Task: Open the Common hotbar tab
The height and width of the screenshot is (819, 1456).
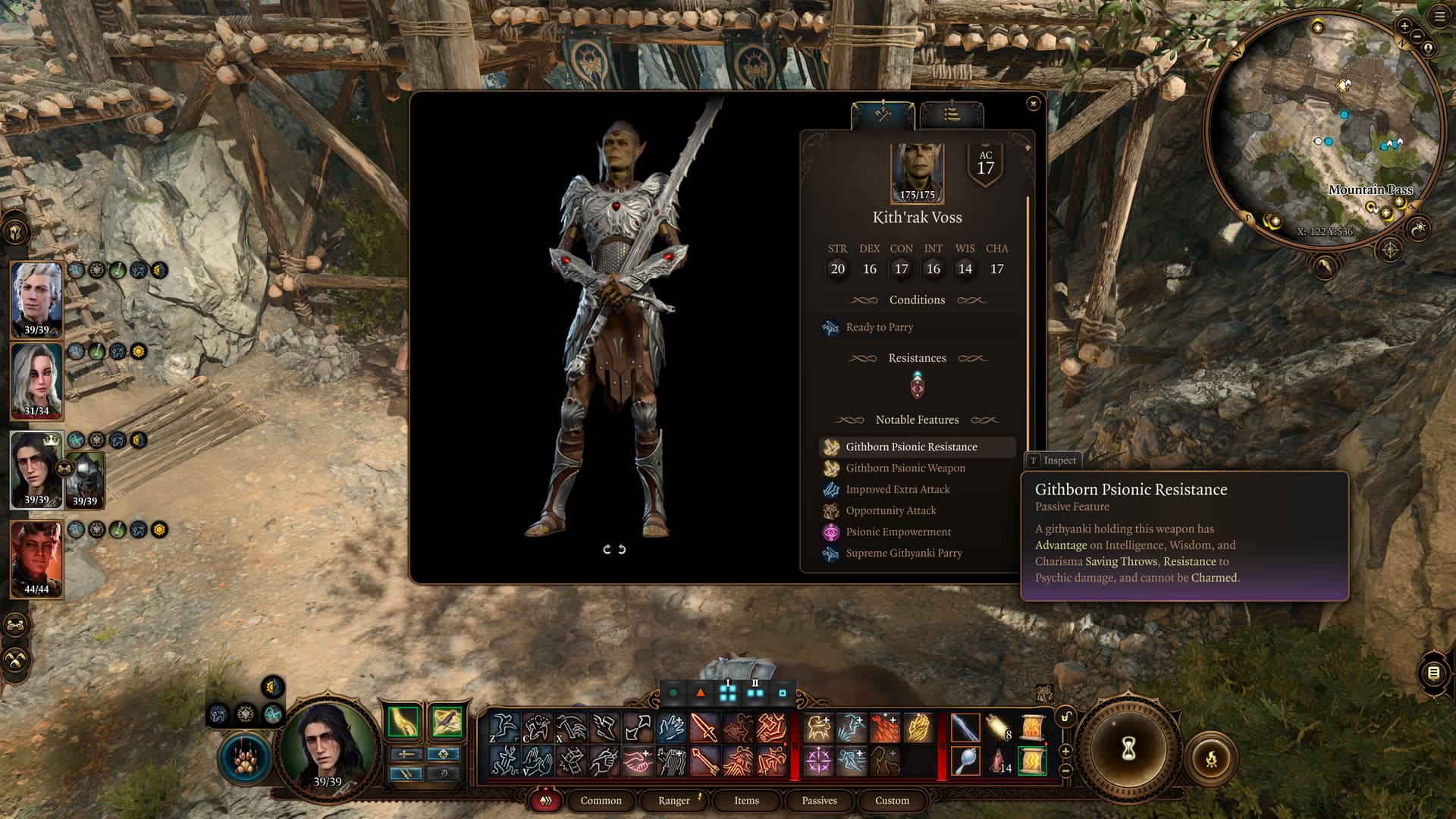Action: point(601,801)
